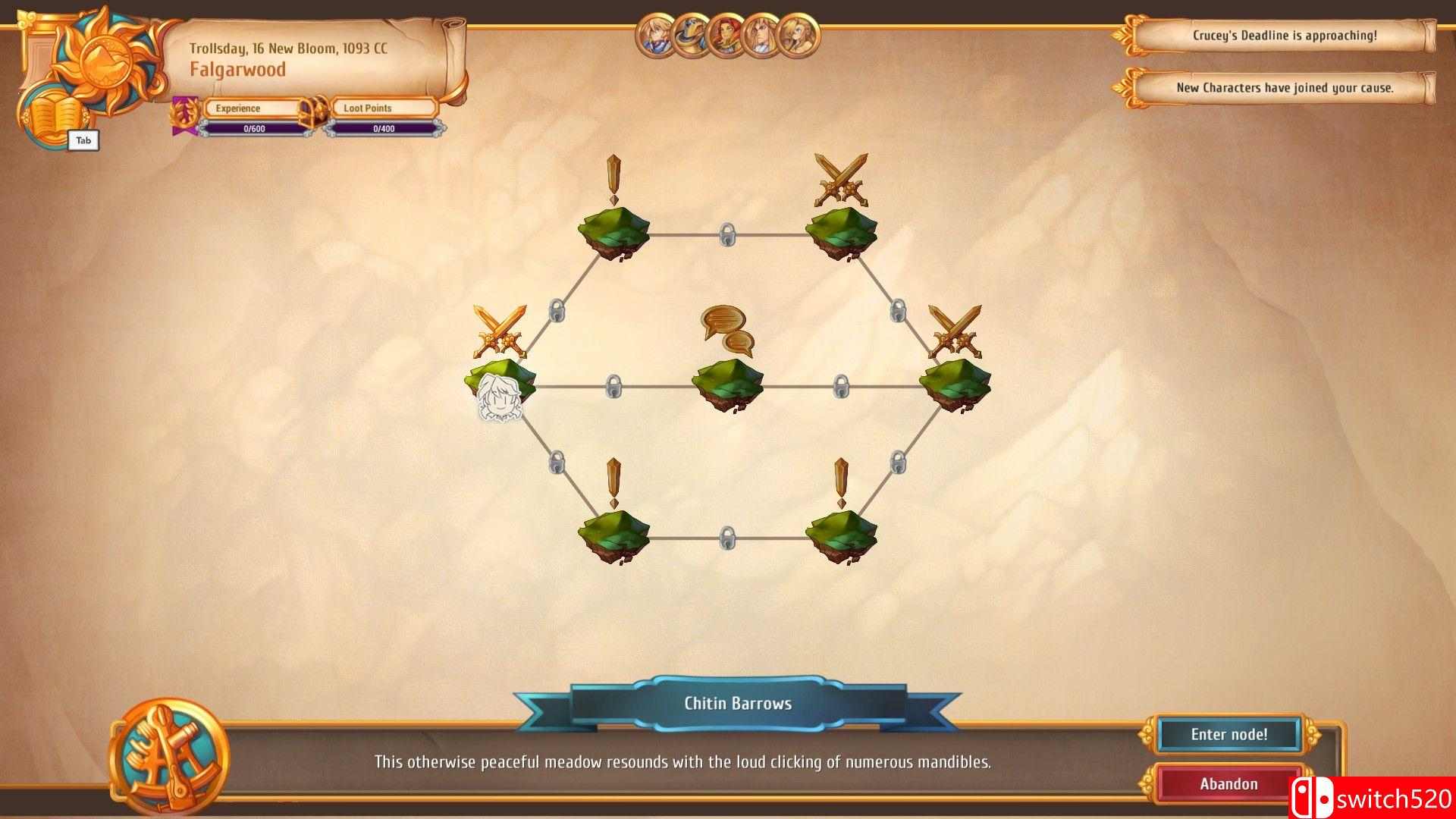
Task: Select the red-haired character portrait
Action: (x=726, y=36)
